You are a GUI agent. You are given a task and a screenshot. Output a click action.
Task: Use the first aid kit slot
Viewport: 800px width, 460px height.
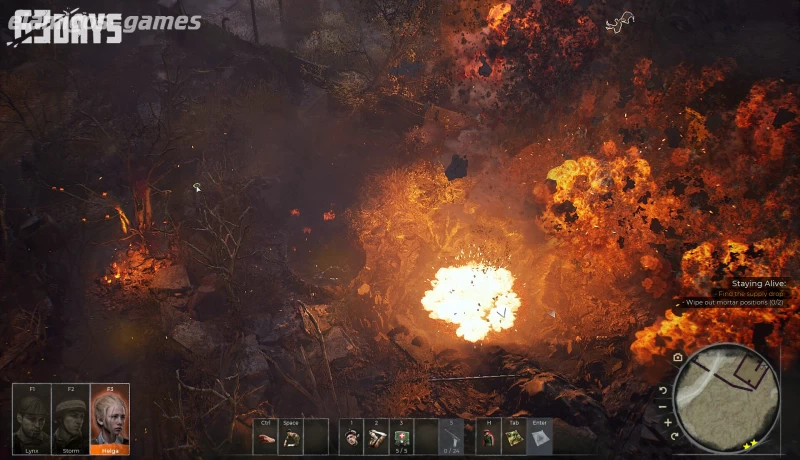click(x=402, y=438)
